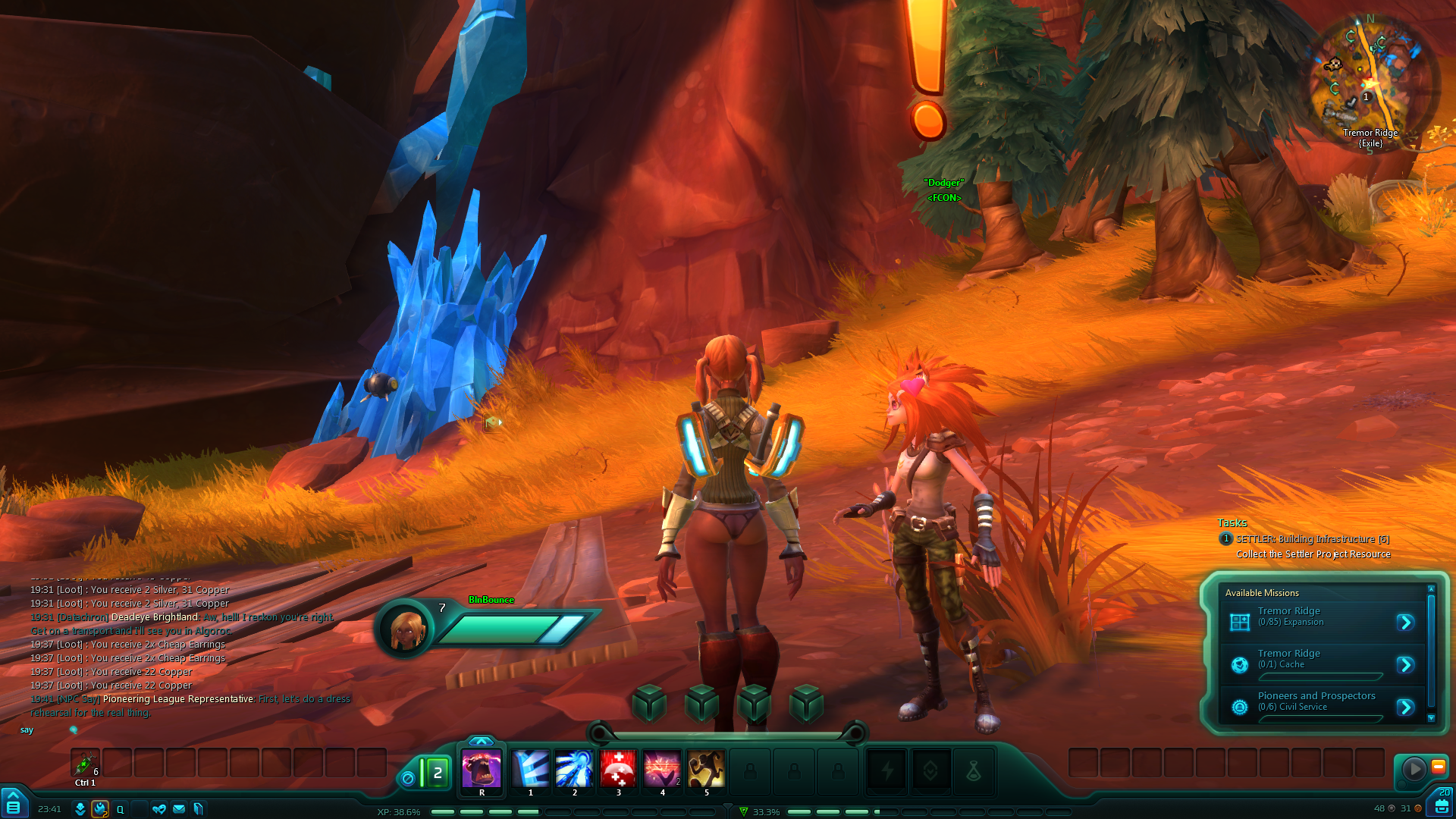Trigger the red cross healing ability
This screenshot has height=819, width=1456.
(x=618, y=769)
